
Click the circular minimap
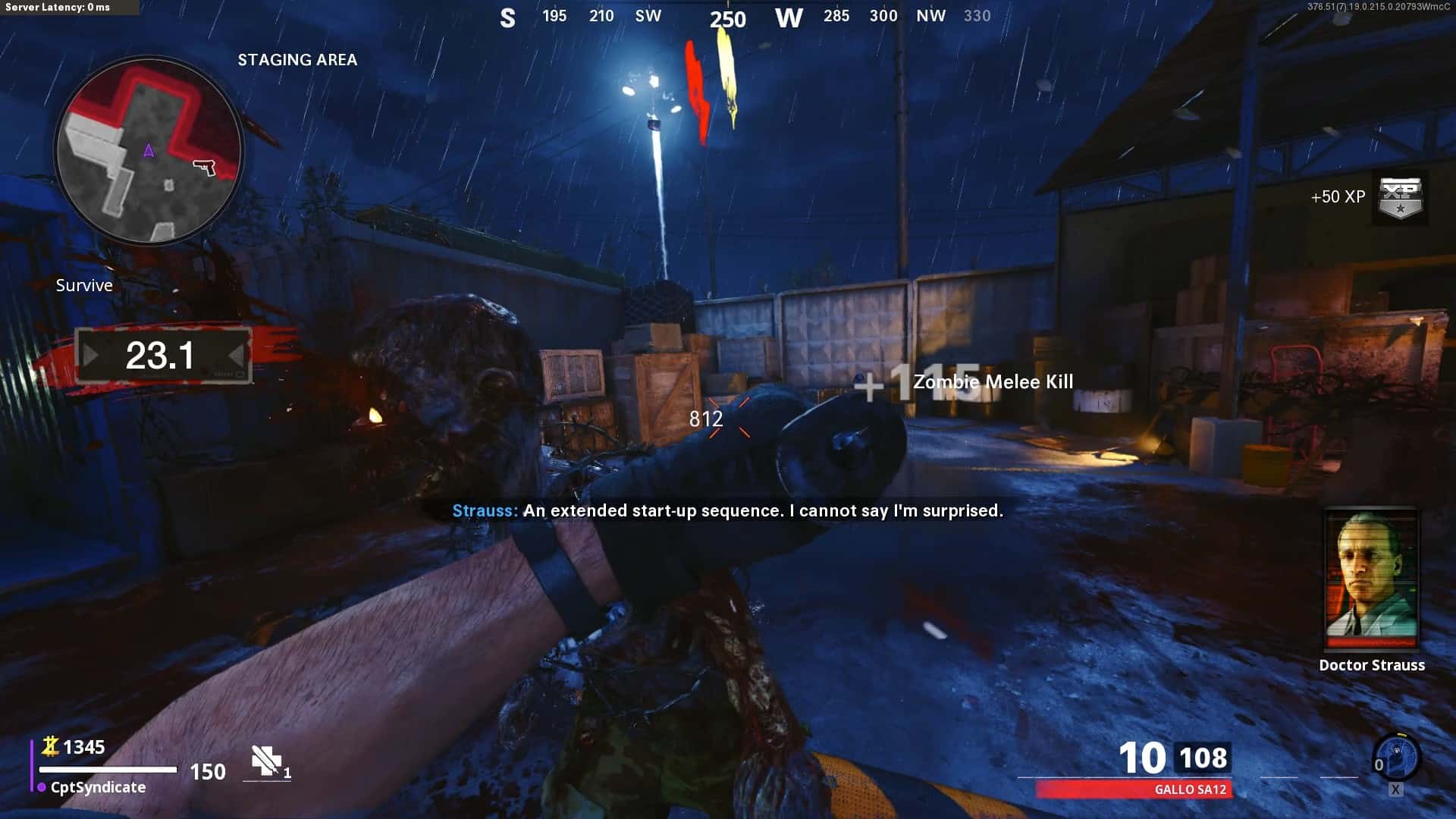[x=149, y=150]
